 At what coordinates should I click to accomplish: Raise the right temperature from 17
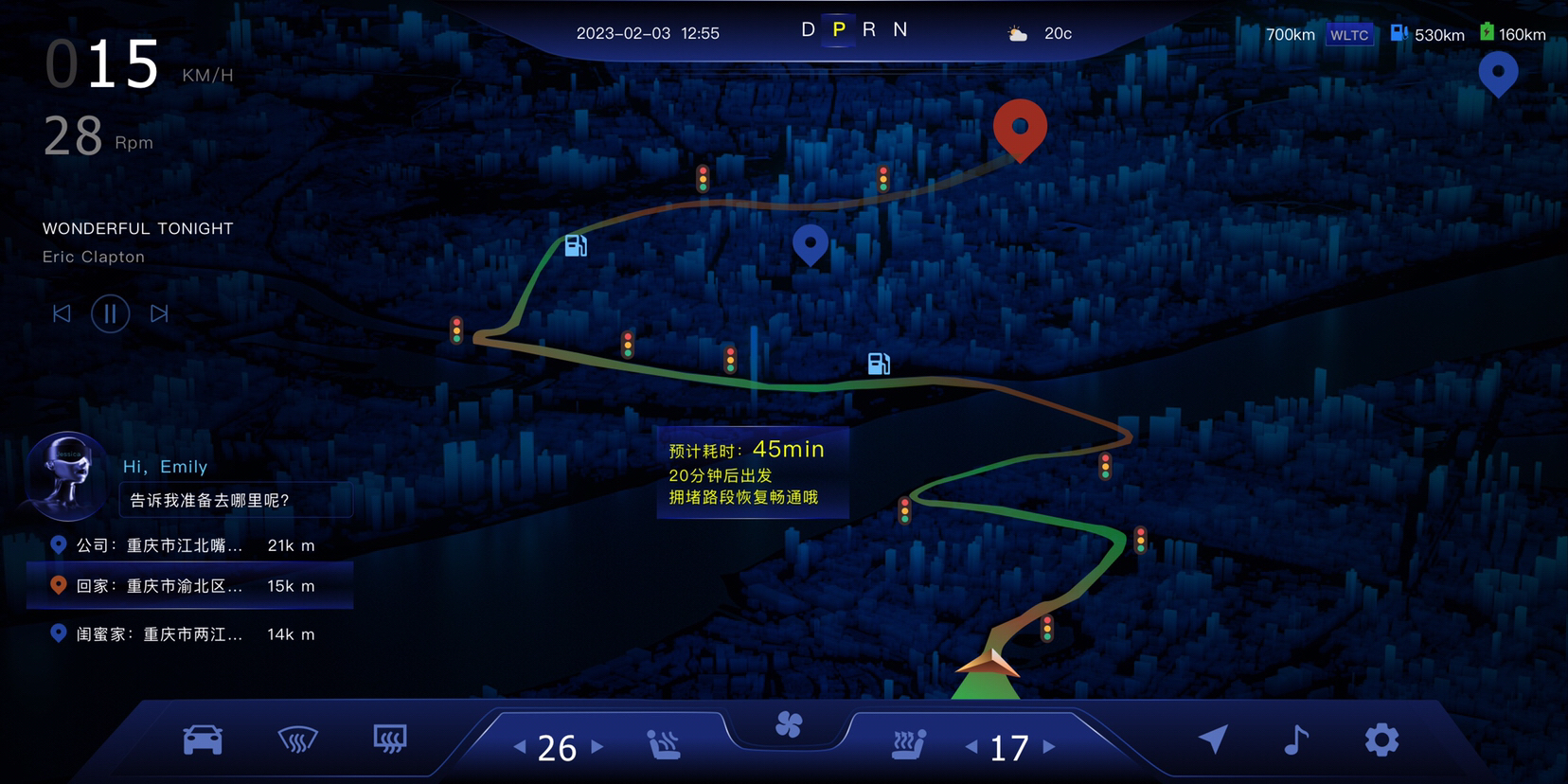point(1049,747)
